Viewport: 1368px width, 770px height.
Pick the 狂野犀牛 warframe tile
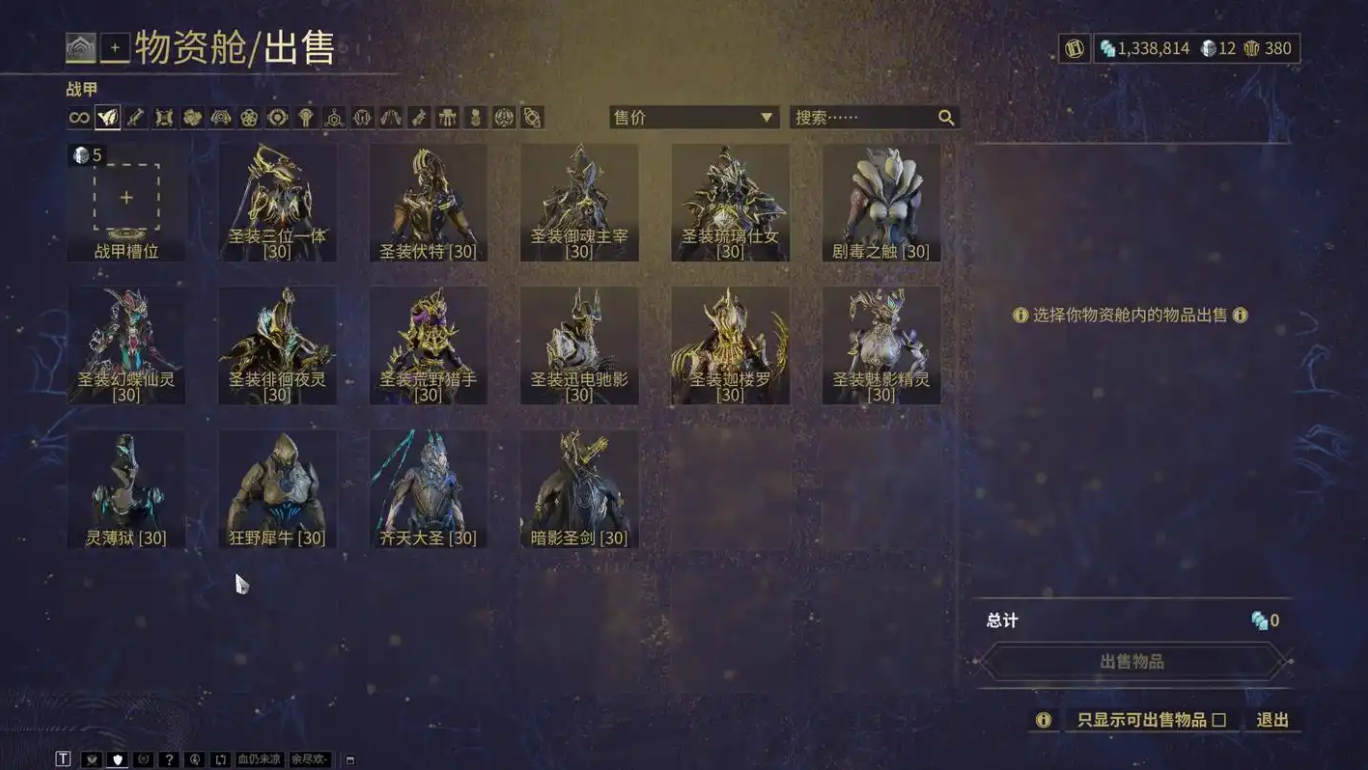[277, 488]
